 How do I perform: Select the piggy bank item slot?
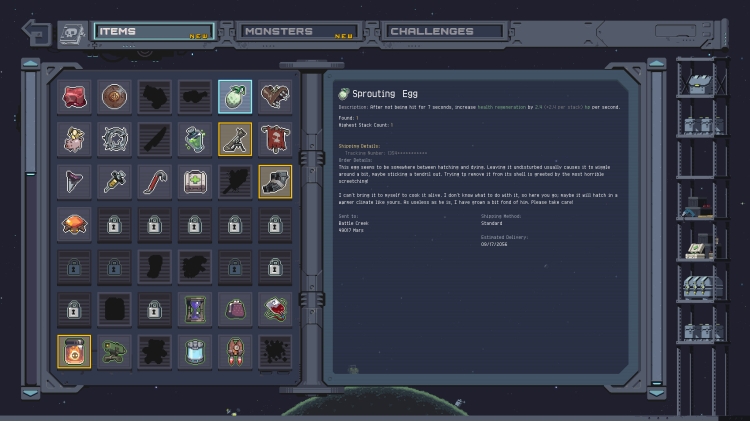pyautogui.click(x=75, y=139)
